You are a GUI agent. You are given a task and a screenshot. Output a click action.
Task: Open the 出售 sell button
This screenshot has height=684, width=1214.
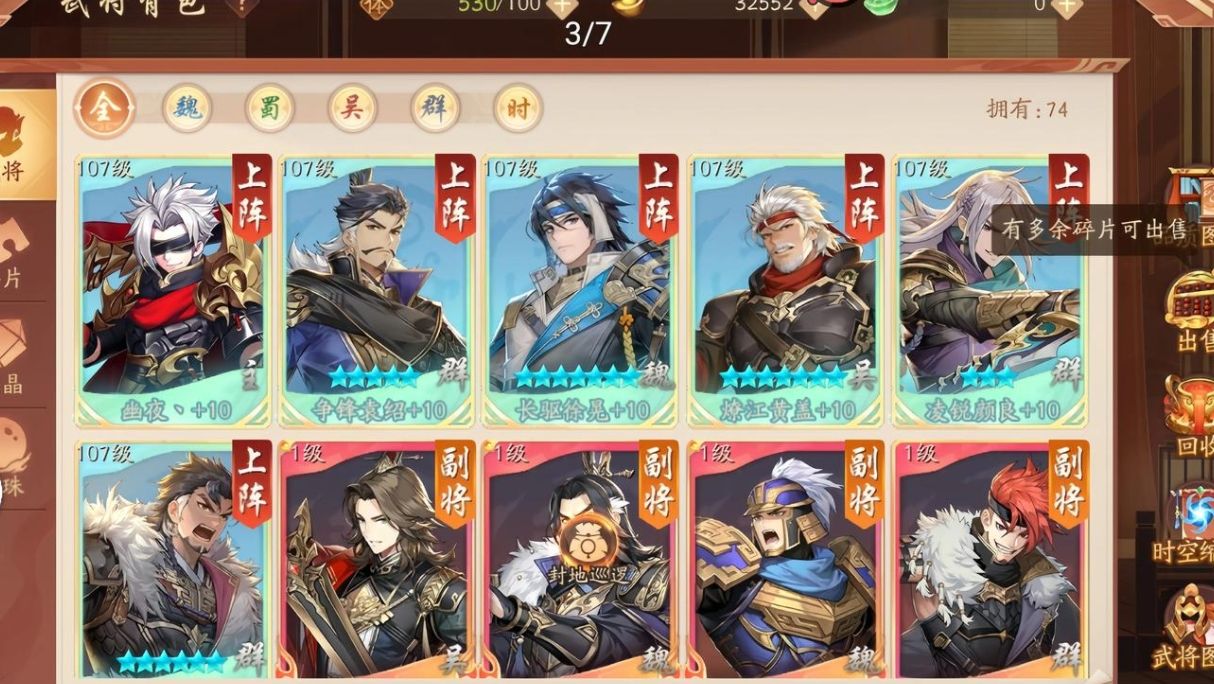pos(1192,310)
